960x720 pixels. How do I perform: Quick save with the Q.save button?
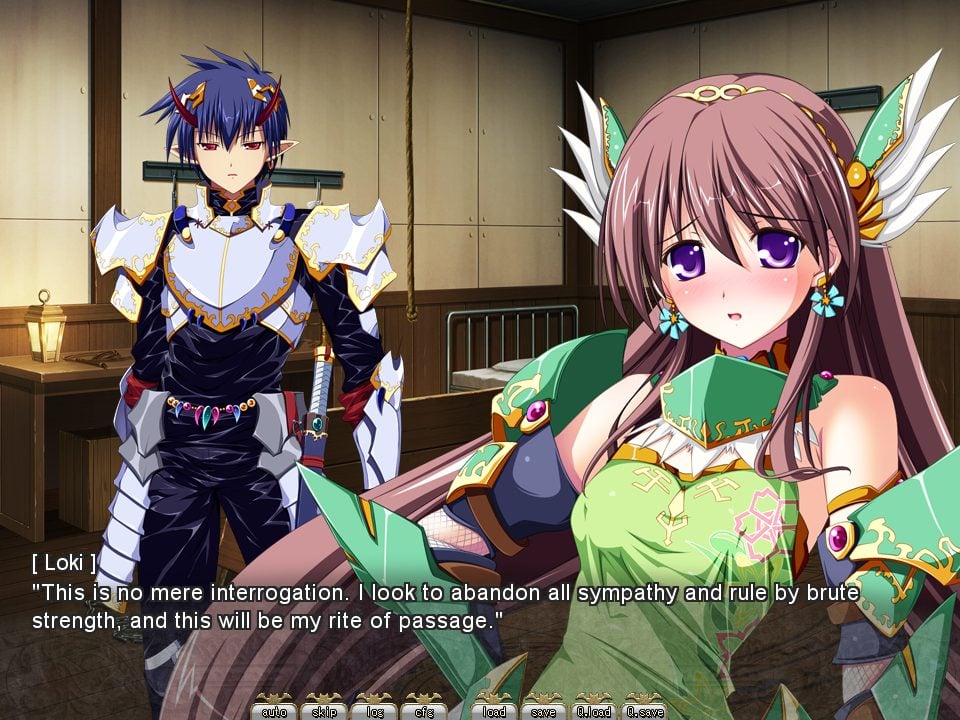(x=644, y=710)
